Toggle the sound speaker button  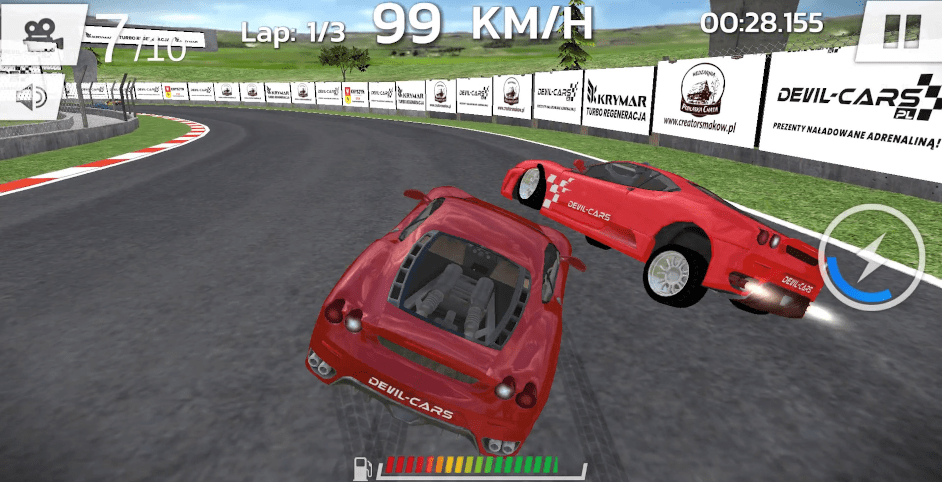coord(32,96)
